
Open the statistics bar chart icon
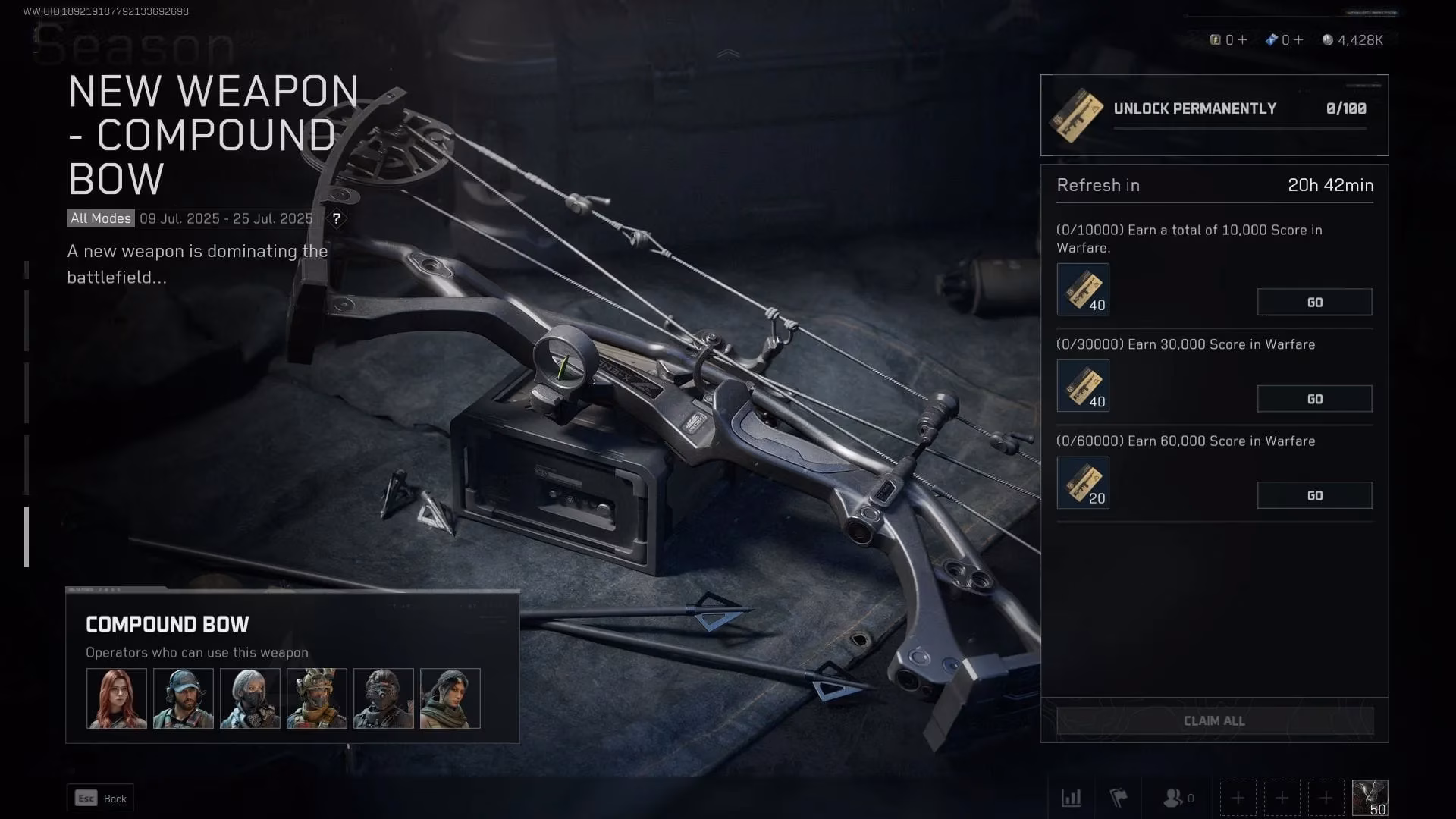(1072, 798)
